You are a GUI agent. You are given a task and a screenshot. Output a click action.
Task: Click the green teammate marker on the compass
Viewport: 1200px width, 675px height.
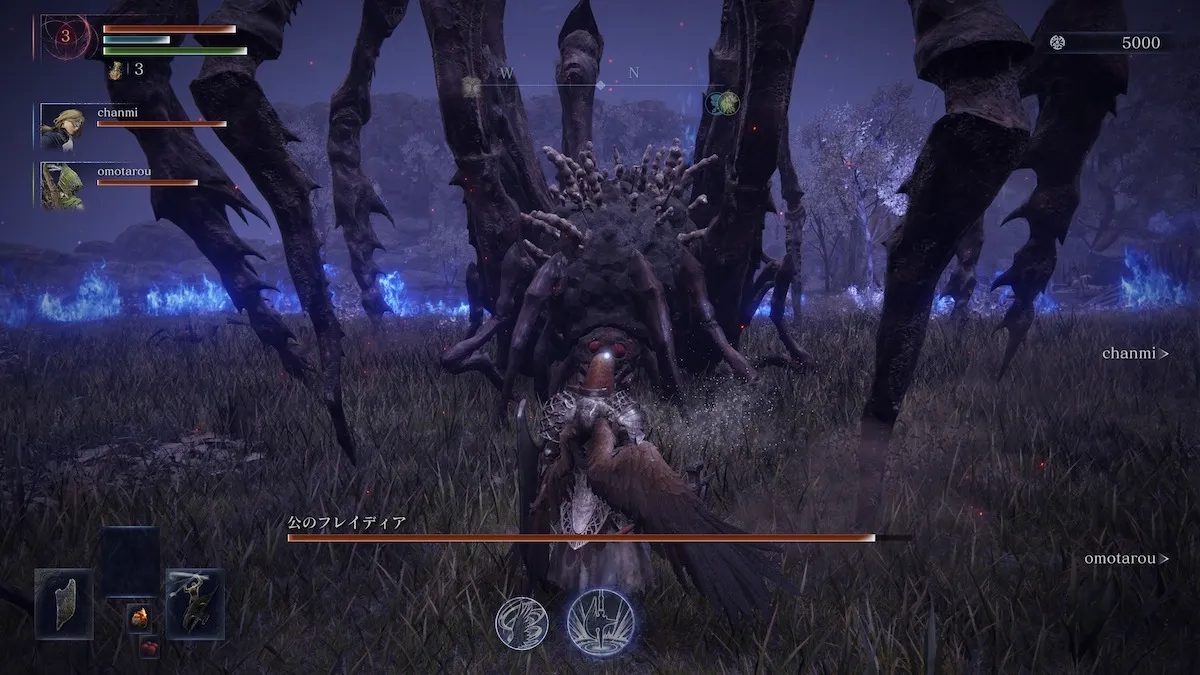click(x=729, y=102)
